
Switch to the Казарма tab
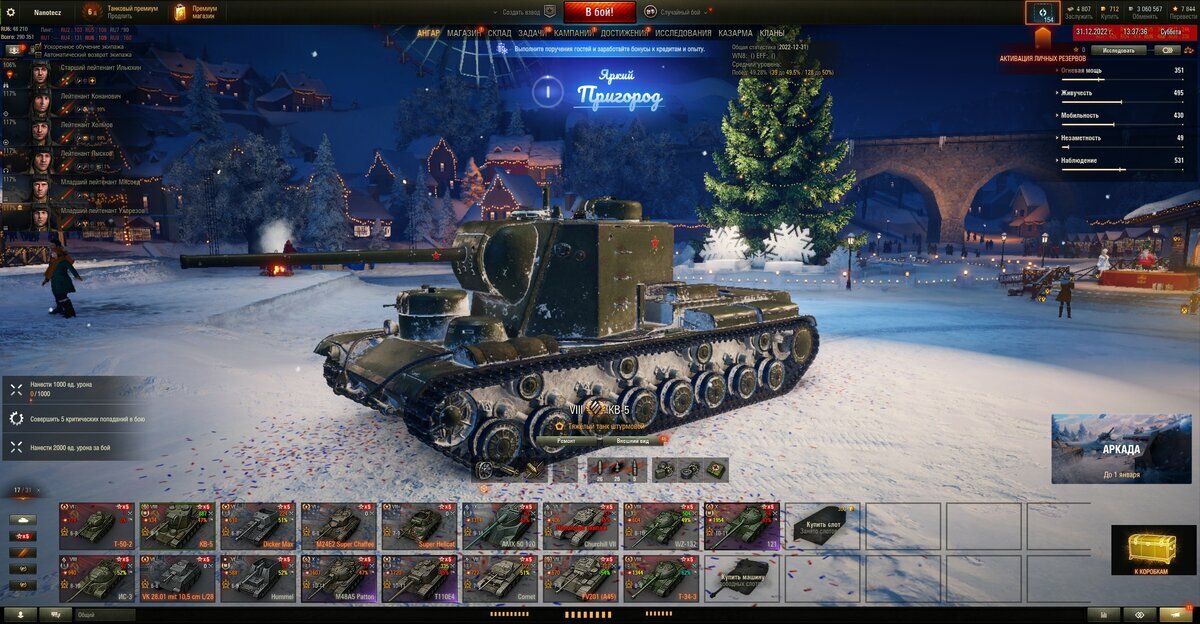click(x=736, y=33)
